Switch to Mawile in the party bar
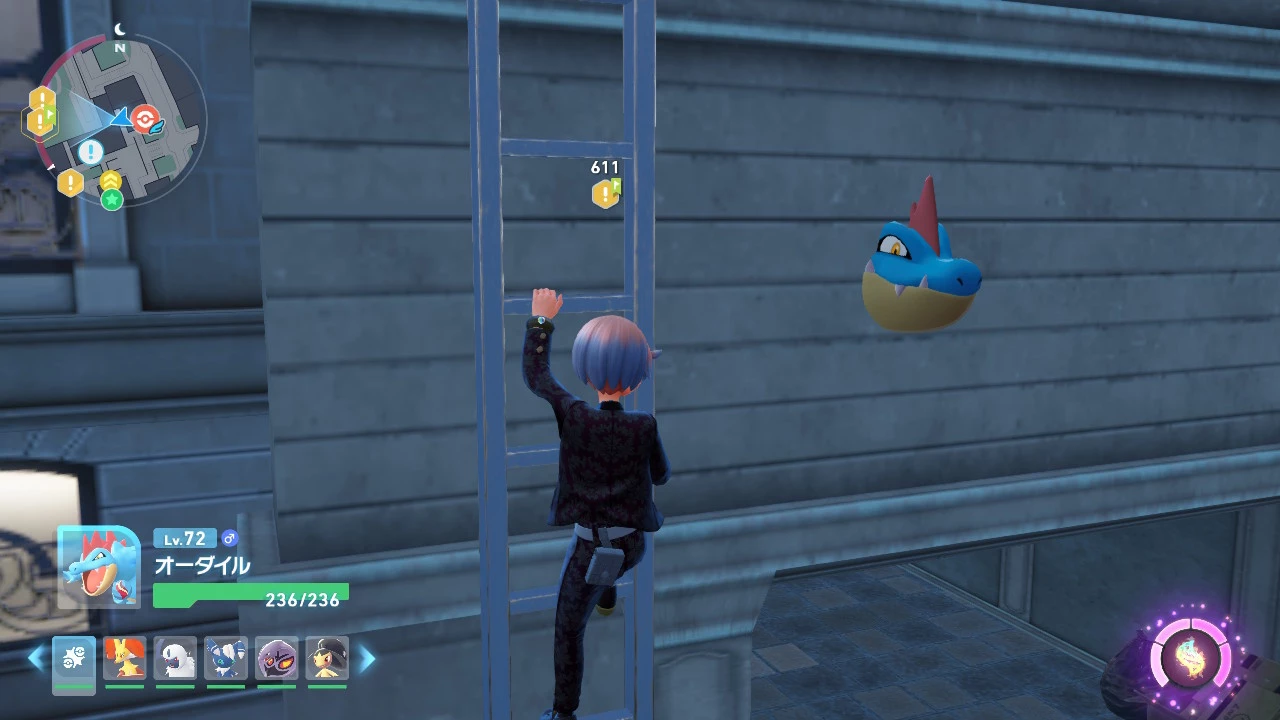This screenshot has width=1280, height=720. coord(326,659)
